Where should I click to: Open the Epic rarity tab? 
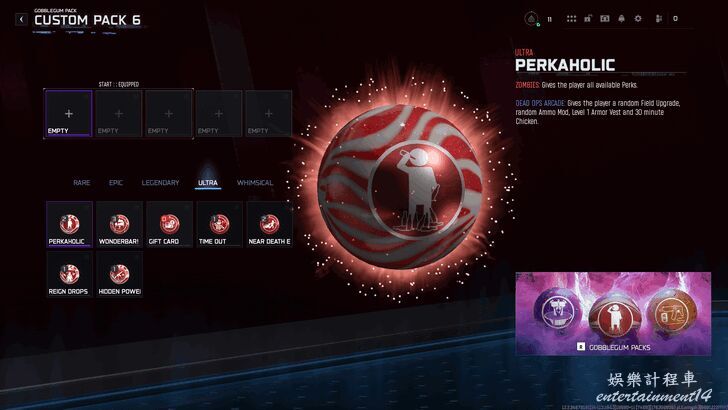tap(116, 183)
